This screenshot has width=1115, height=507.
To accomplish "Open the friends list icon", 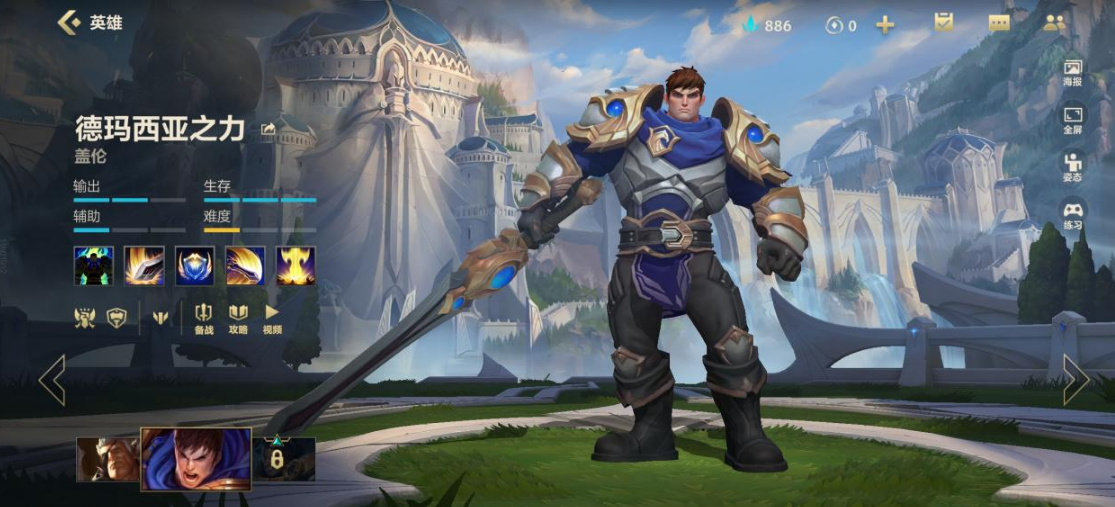I will pyautogui.click(x=1054, y=23).
